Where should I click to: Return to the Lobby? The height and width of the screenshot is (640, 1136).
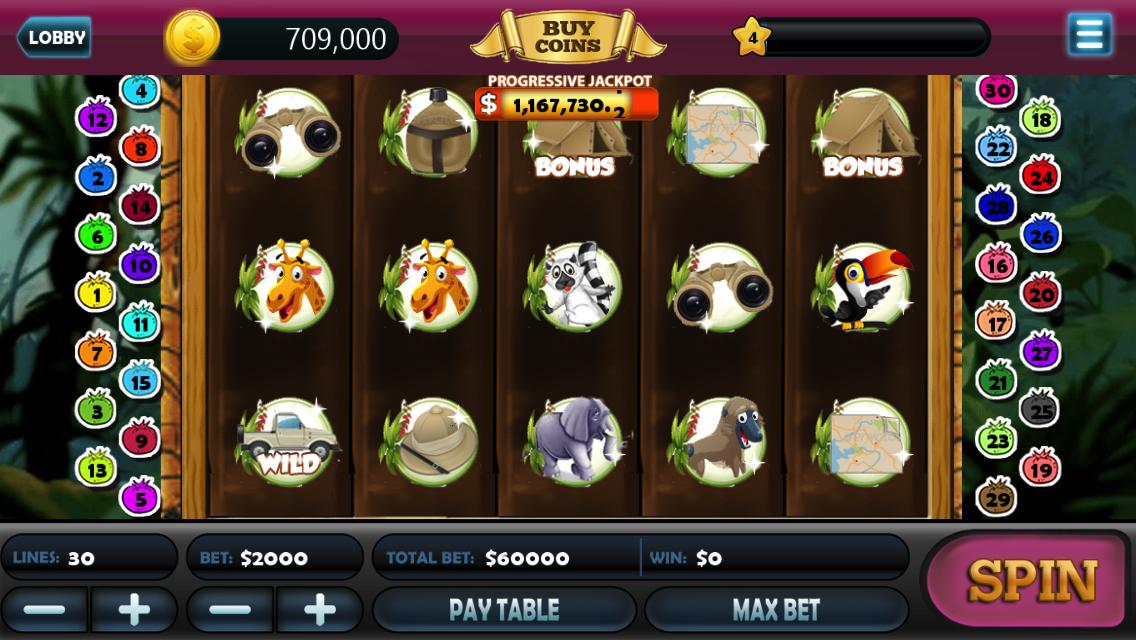[x=55, y=38]
